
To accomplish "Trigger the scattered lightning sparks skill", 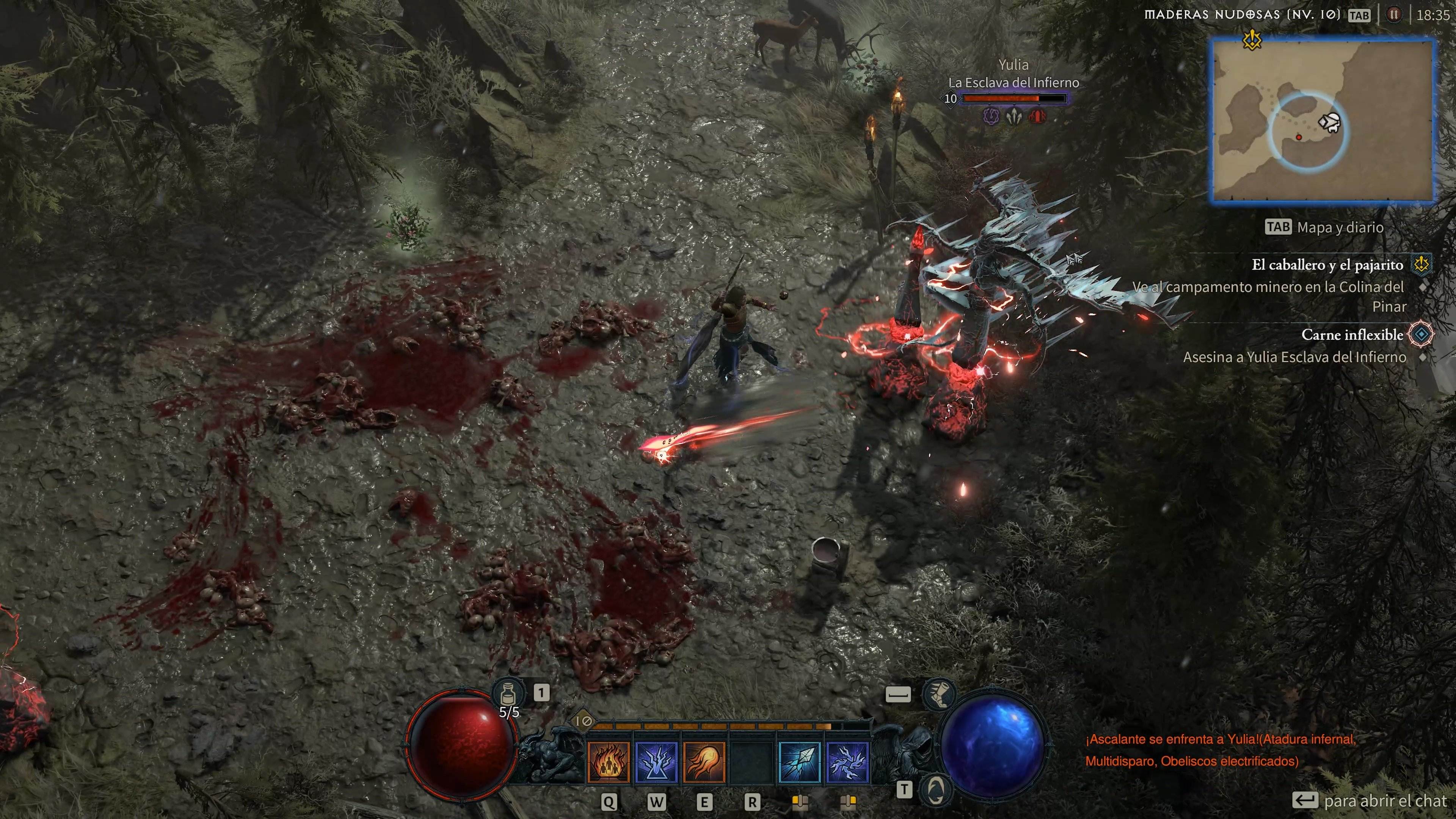I will [847, 762].
